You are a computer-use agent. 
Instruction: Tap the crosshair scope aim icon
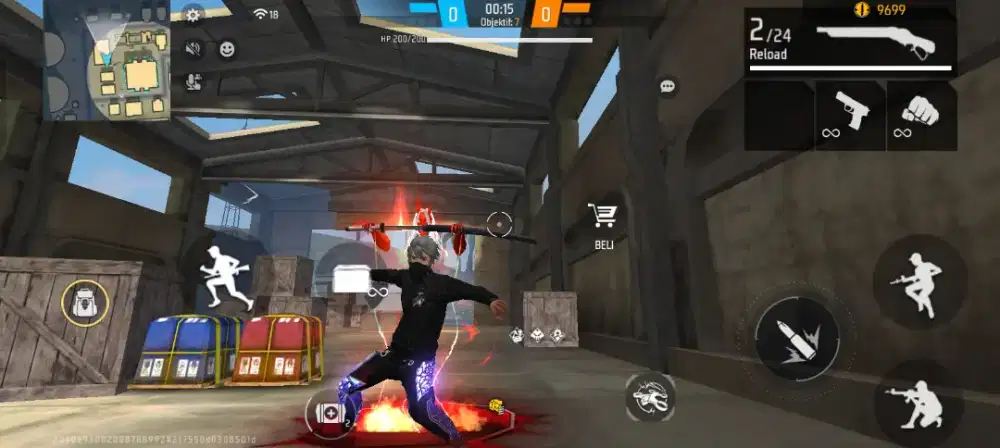pyautogui.click(x=497, y=223)
